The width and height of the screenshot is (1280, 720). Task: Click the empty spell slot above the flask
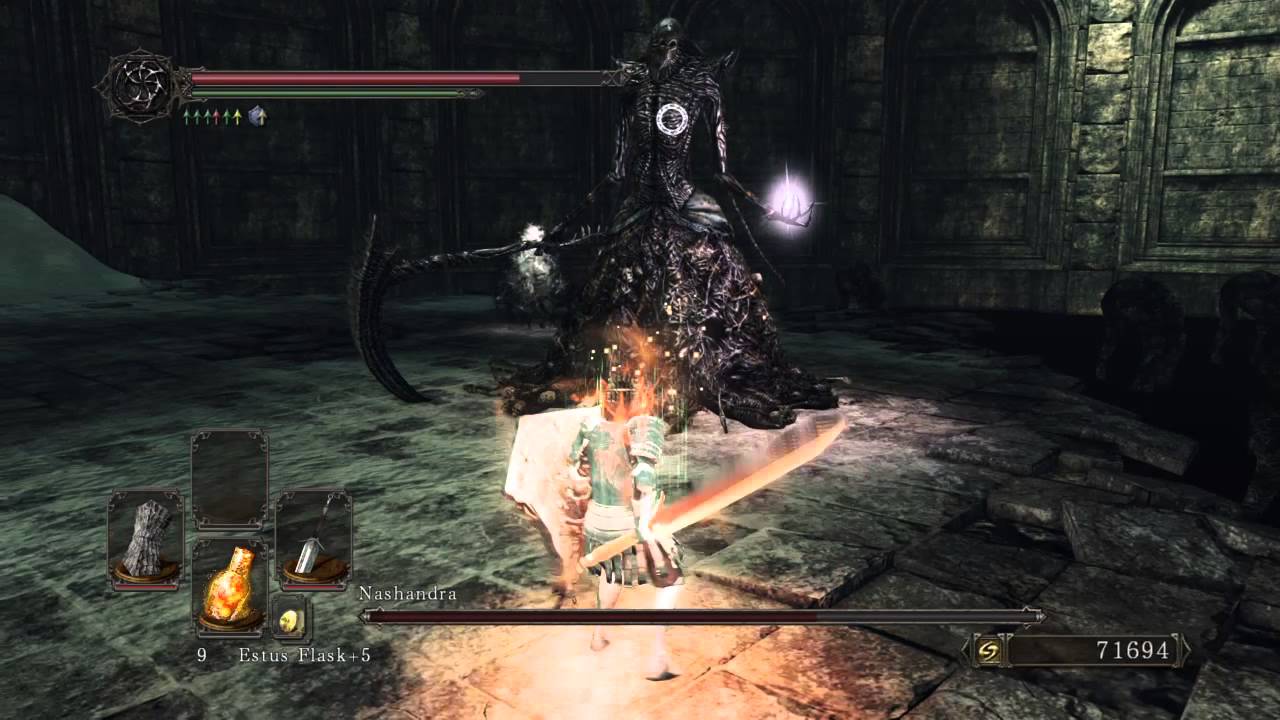[229, 479]
